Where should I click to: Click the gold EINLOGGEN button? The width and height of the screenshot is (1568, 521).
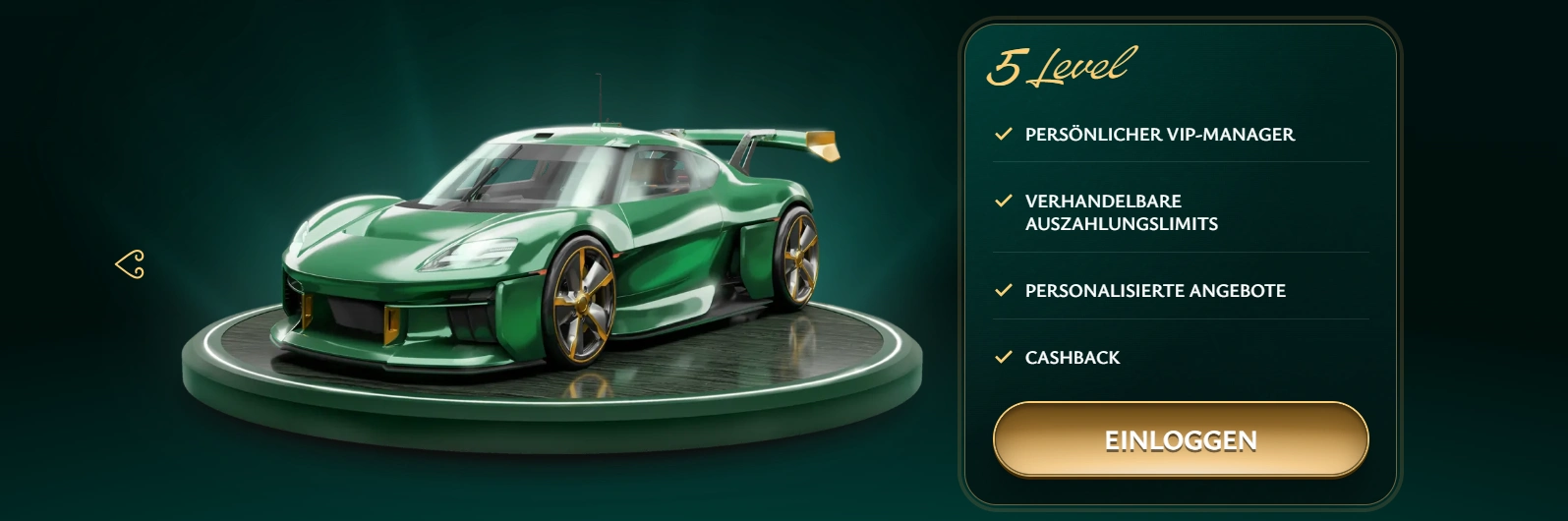tap(1181, 439)
